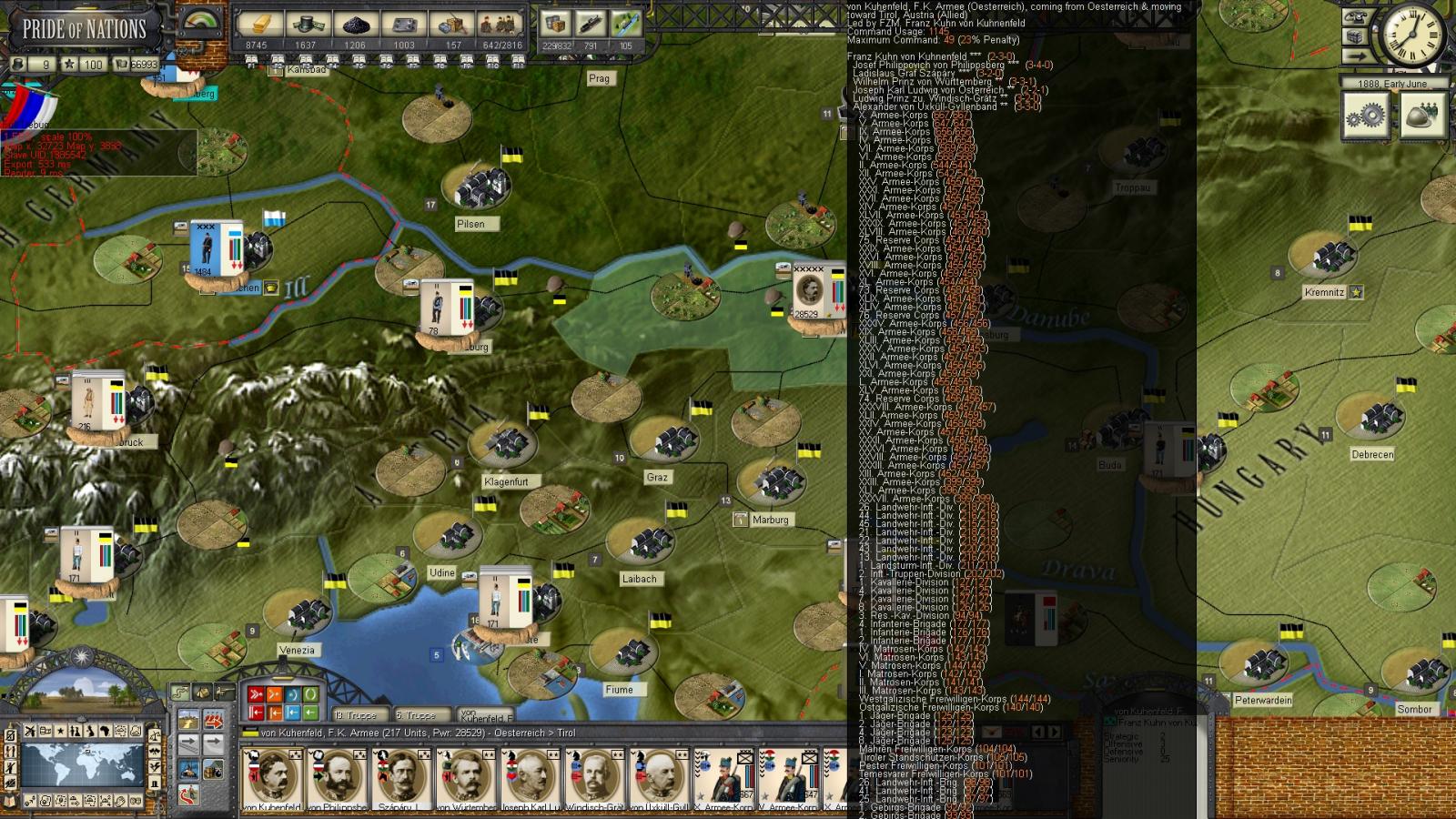
Task: Open the chest button beside the clock
Action: coord(1357,37)
